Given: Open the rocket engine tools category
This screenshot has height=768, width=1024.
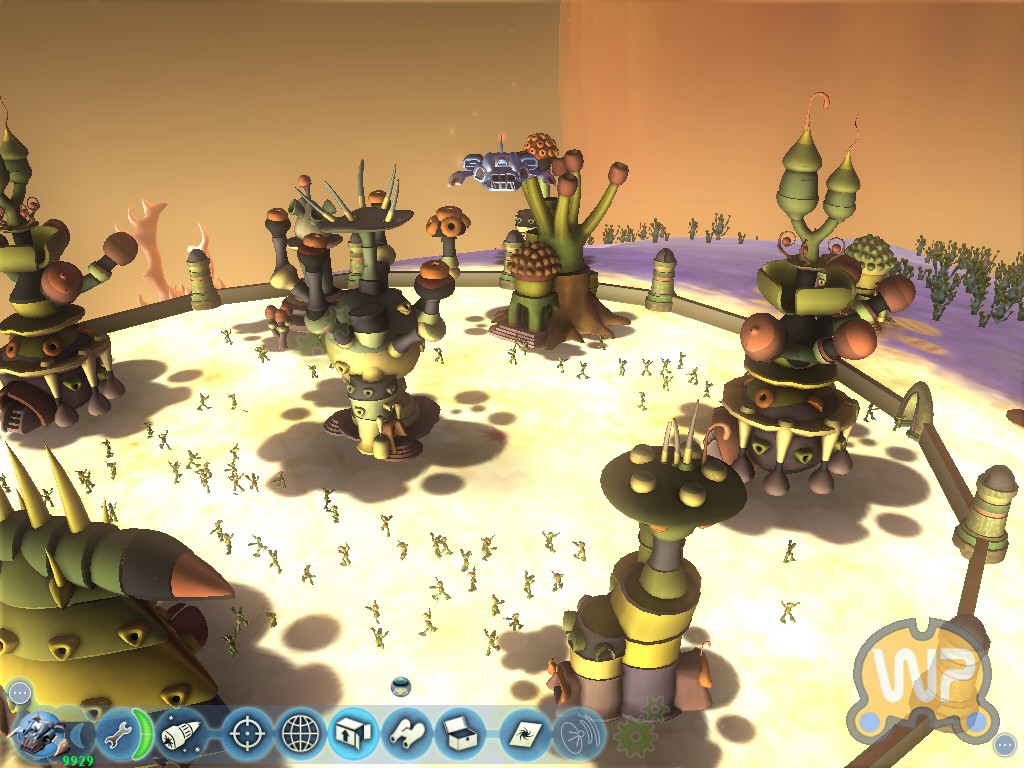Looking at the screenshot, I should (x=180, y=735).
